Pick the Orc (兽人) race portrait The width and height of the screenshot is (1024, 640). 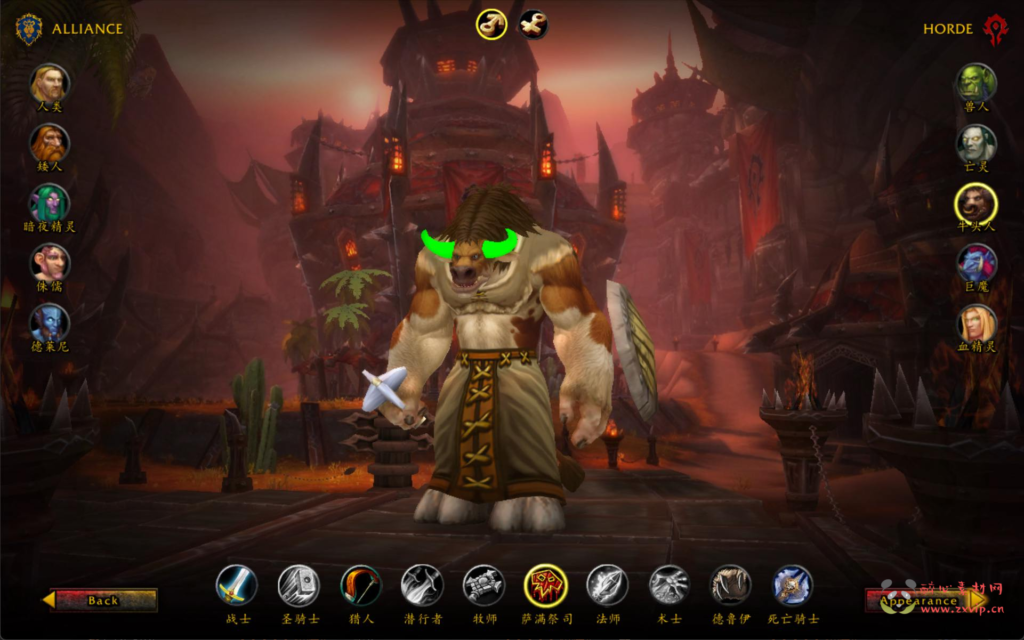[x=976, y=83]
